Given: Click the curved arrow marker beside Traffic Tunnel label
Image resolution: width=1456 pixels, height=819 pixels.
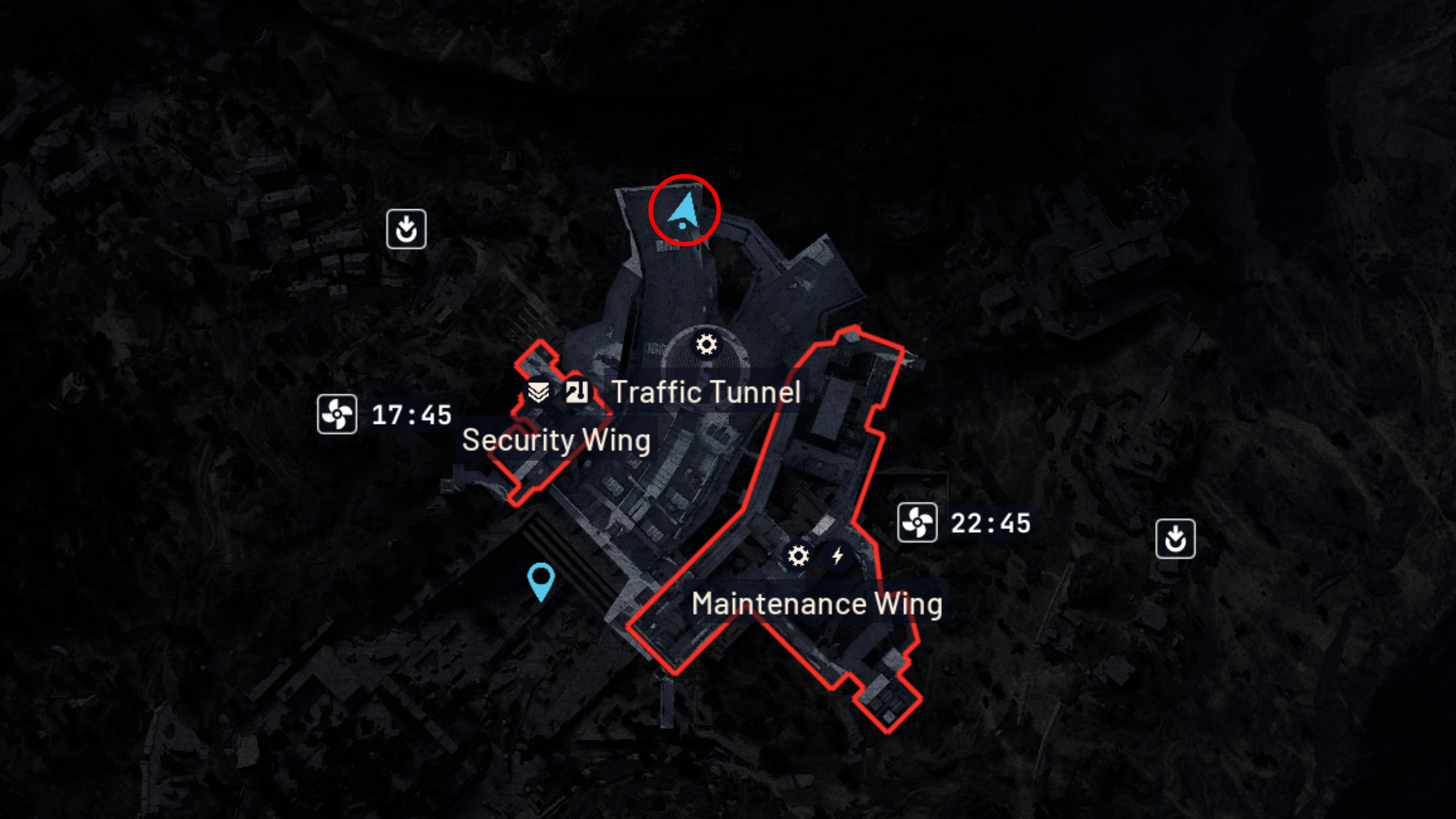Looking at the screenshot, I should (576, 392).
